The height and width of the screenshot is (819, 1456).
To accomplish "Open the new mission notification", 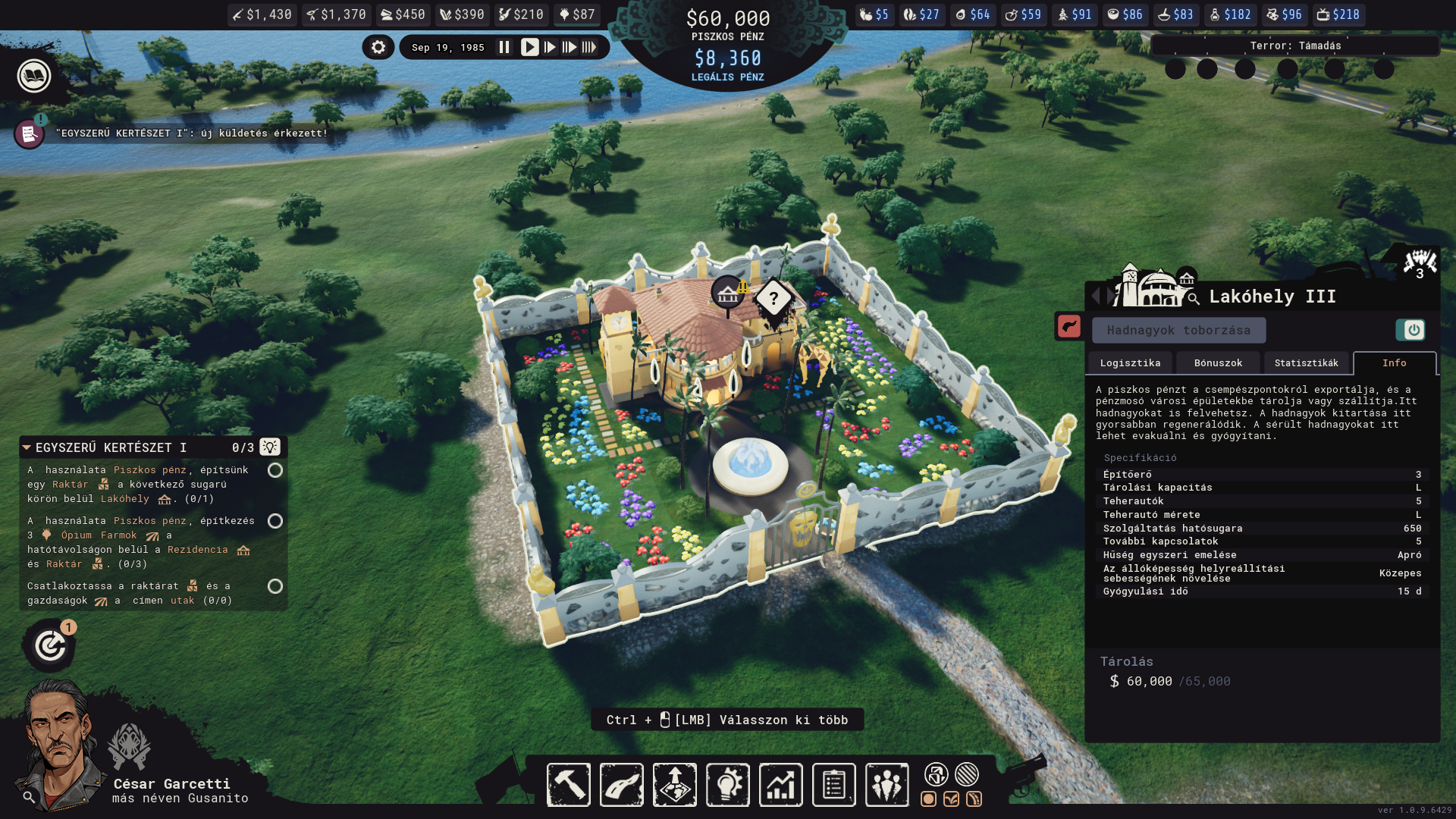I will pyautogui.click(x=30, y=134).
